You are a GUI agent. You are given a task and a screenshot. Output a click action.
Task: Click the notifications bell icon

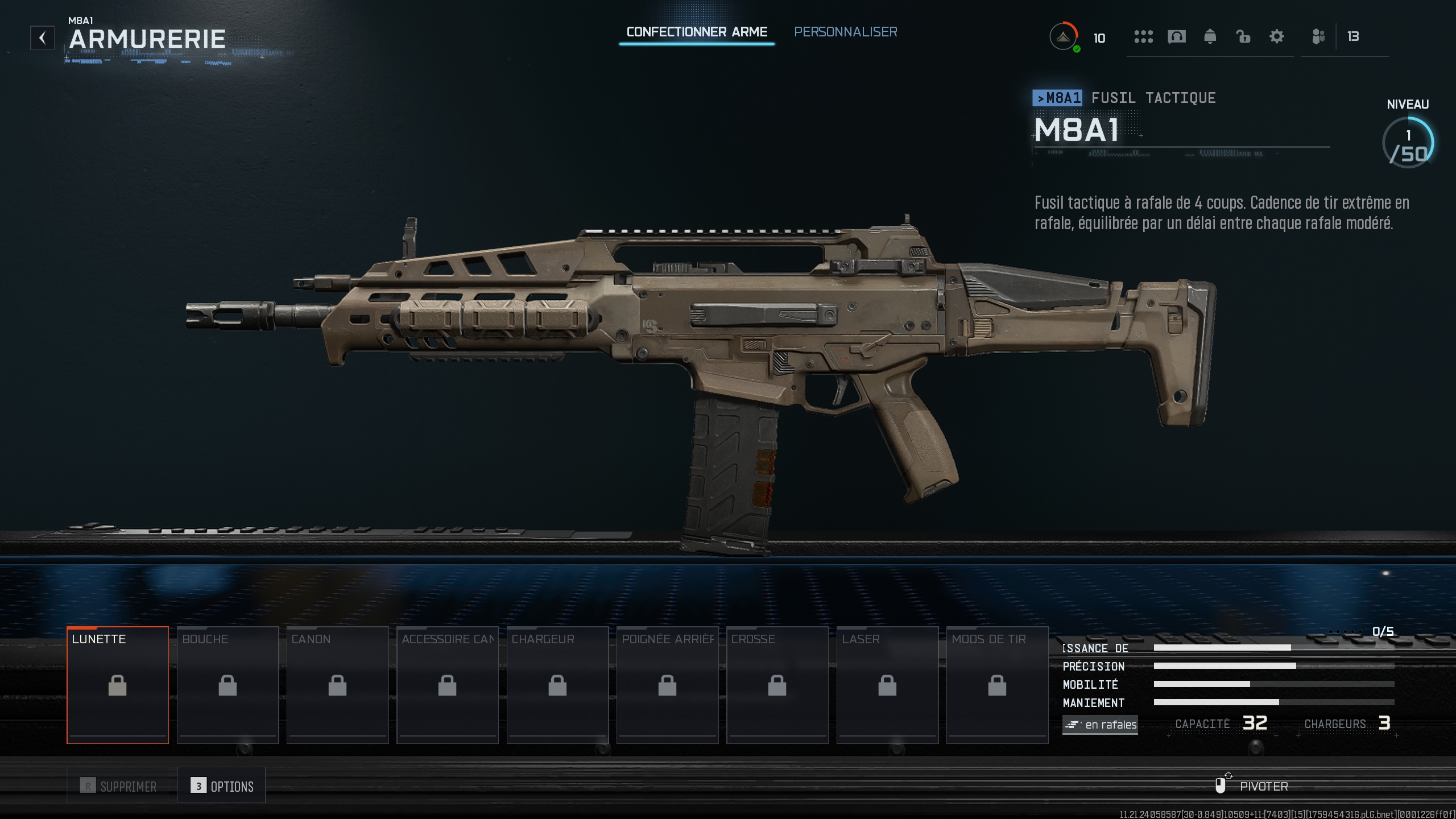pos(1210,36)
